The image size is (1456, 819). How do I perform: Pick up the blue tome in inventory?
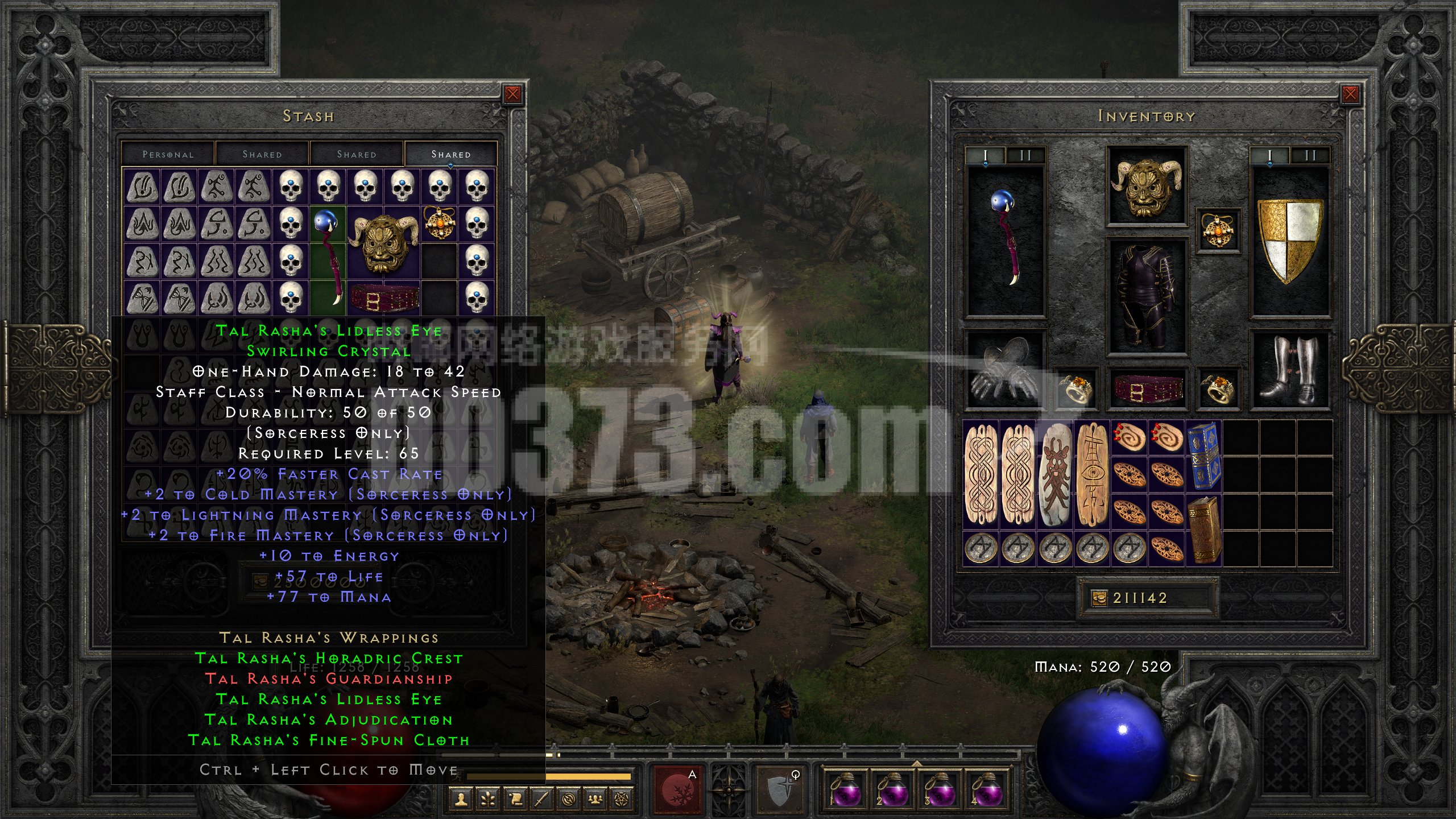[x=1203, y=456]
